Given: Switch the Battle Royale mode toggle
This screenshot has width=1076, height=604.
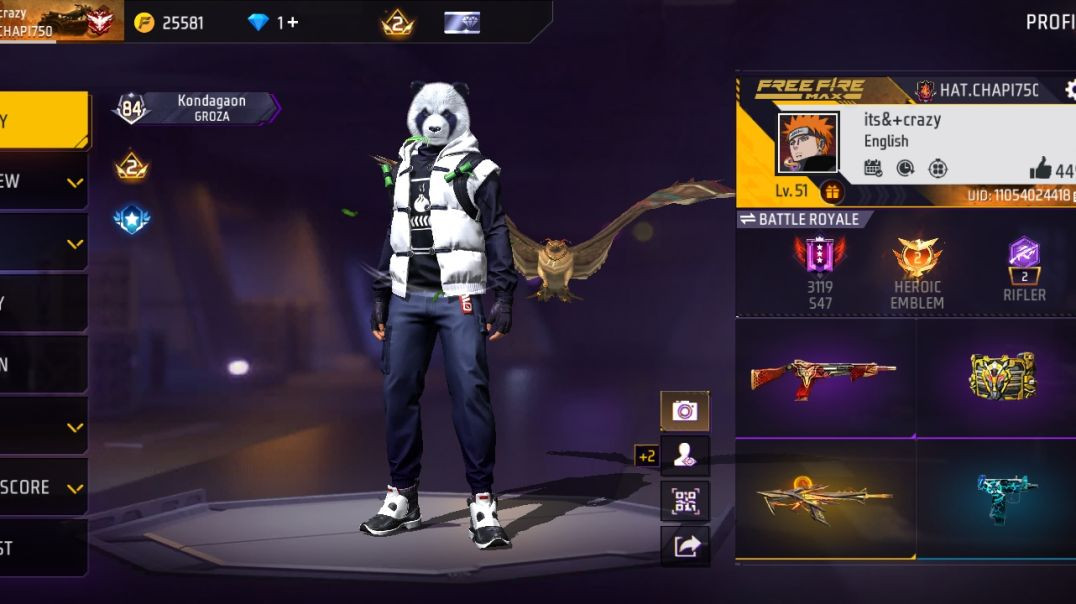Looking at the screenshot, I should point(803,219).
